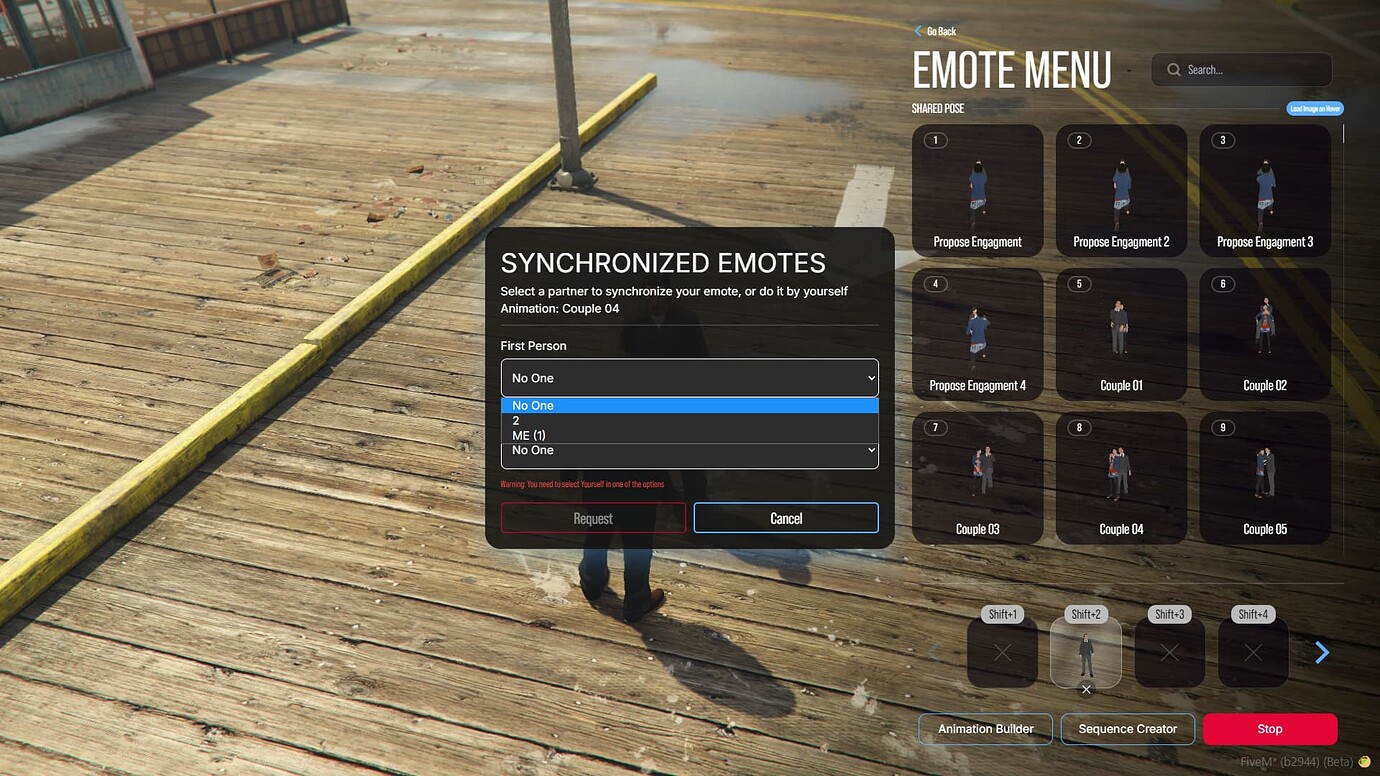Remove the emote assigned to the Shift+2 slot
Viewport: 1380px width, 776px height.
(1086, 690)
